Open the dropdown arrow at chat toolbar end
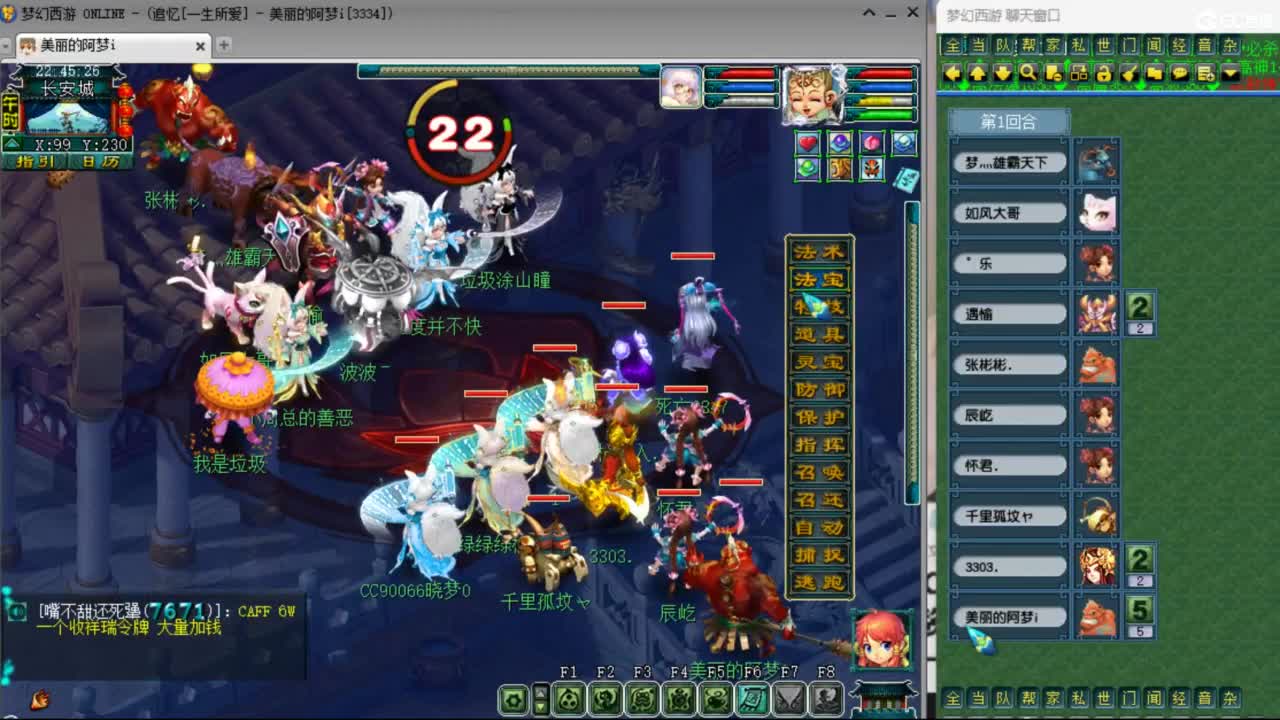 click(1228, 73)
